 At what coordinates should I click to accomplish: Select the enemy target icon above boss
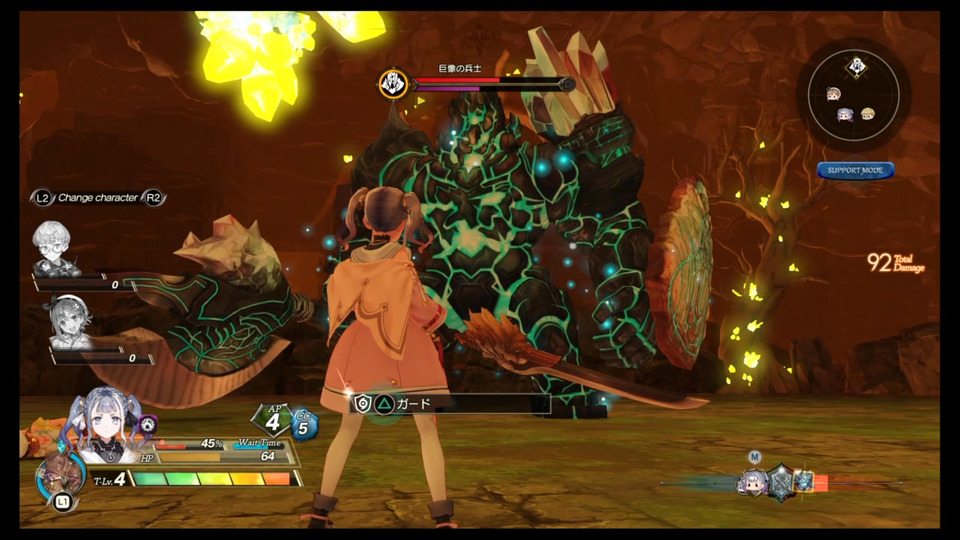tap(392, 83)
